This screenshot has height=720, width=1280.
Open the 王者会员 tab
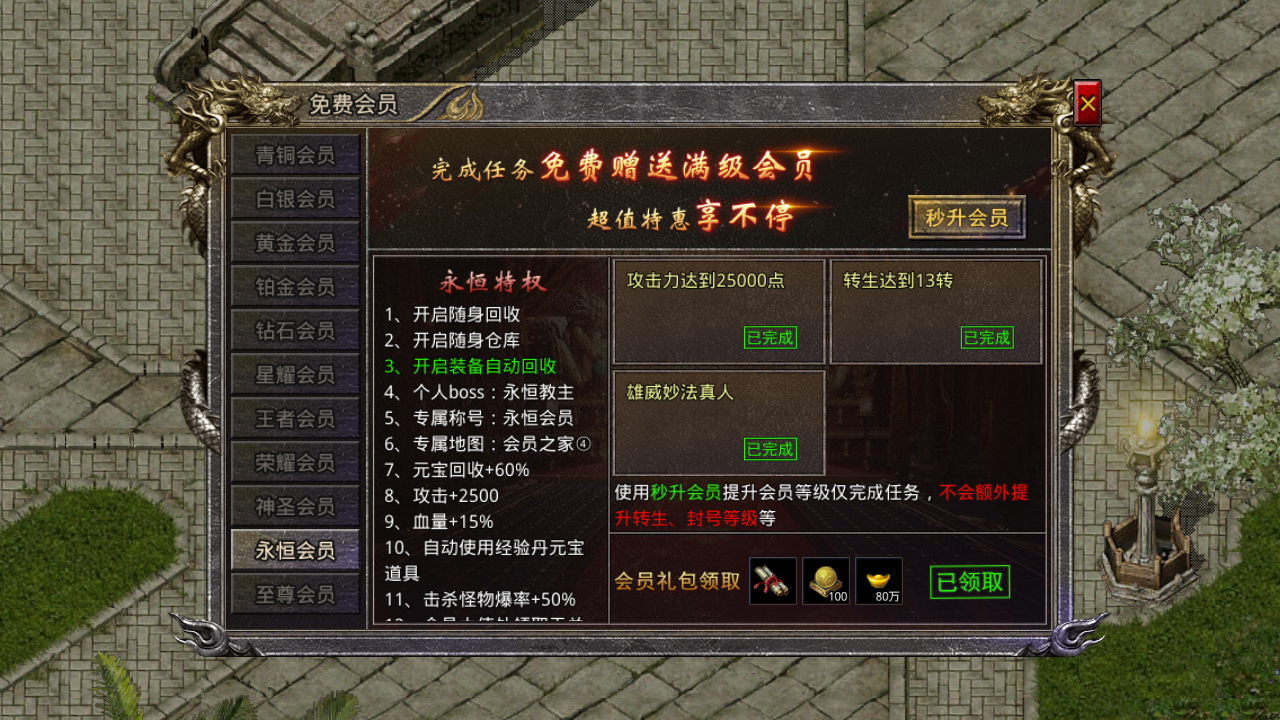[295, 417]
